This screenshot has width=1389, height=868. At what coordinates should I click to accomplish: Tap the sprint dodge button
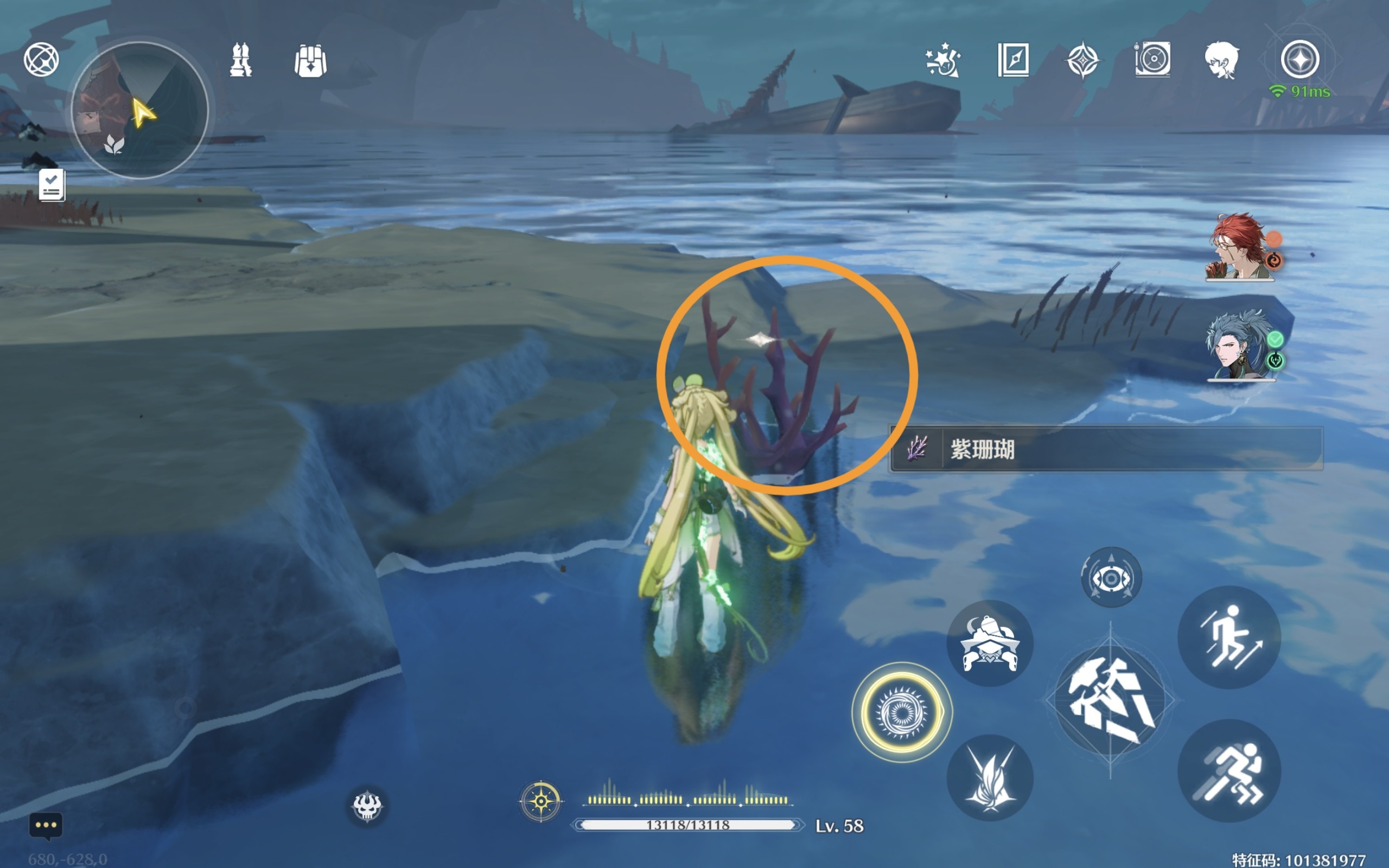pyautogui.click(x=1229, y=771)
